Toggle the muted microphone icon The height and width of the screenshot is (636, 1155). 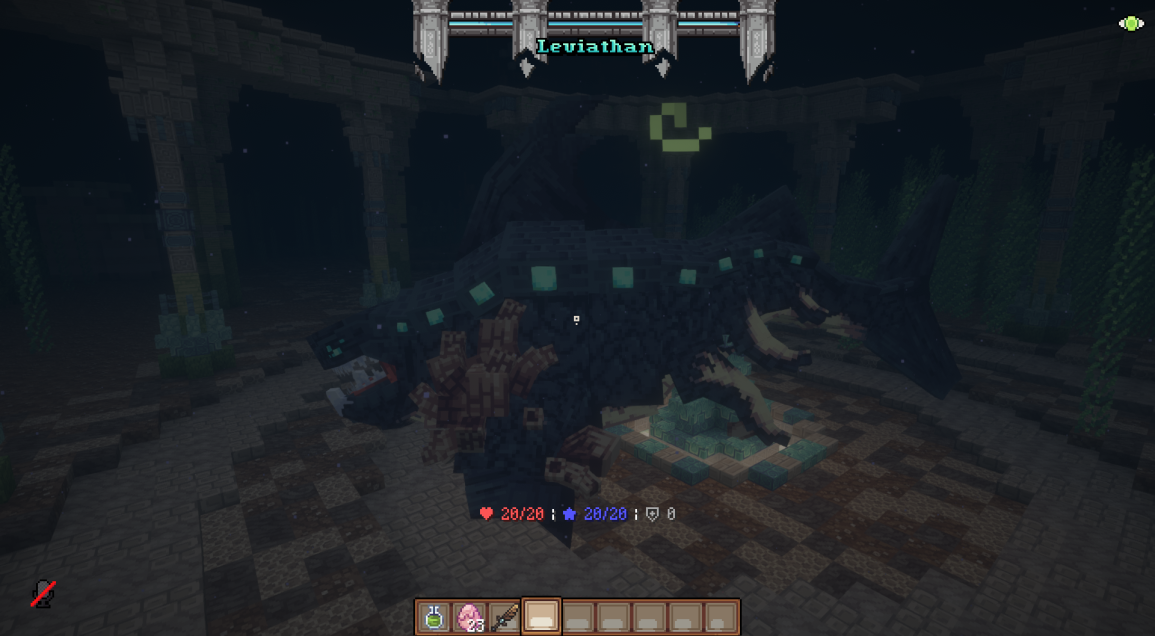point(42,594)
